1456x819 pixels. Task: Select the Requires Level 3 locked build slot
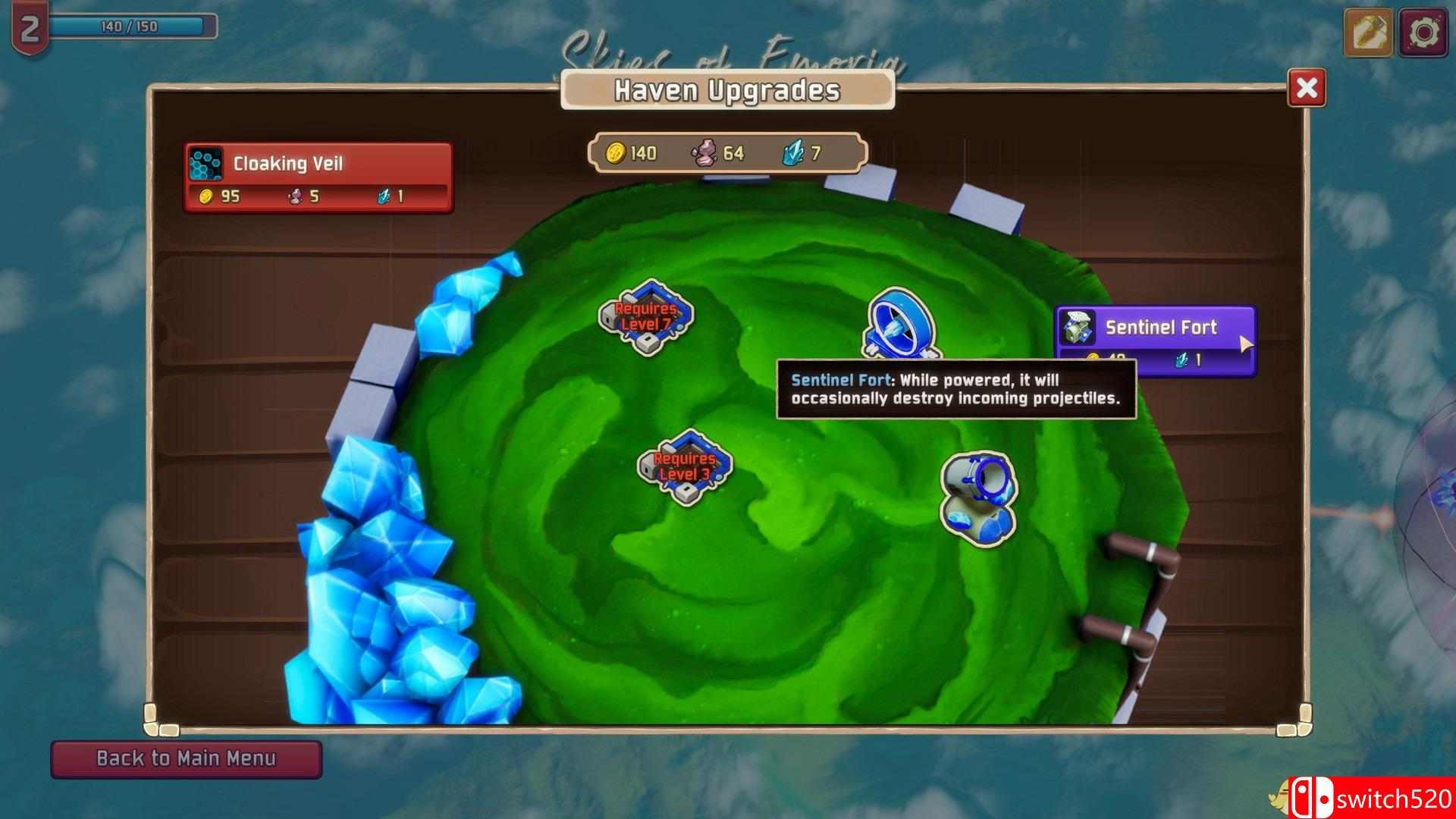click(x=685, y=470)
